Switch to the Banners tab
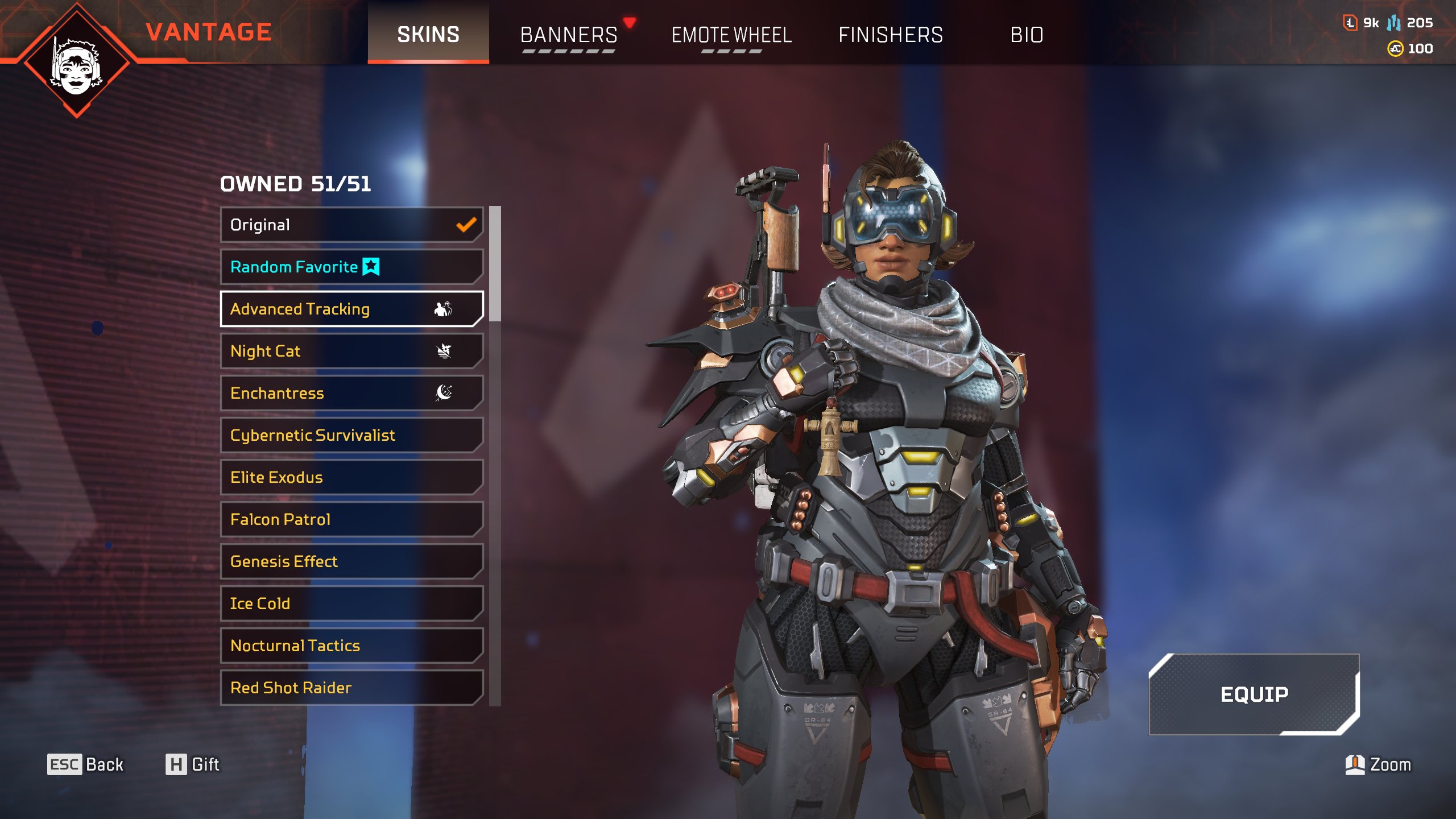This screenshot has height=819, width=1456. pyautogui.click(x=569, y=35)
